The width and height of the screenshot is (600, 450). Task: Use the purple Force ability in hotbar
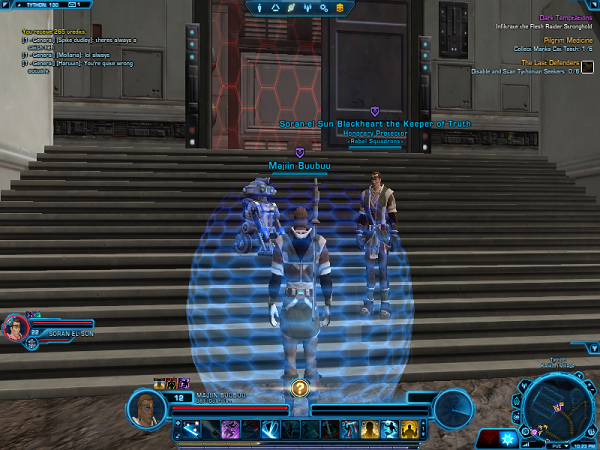229,429
